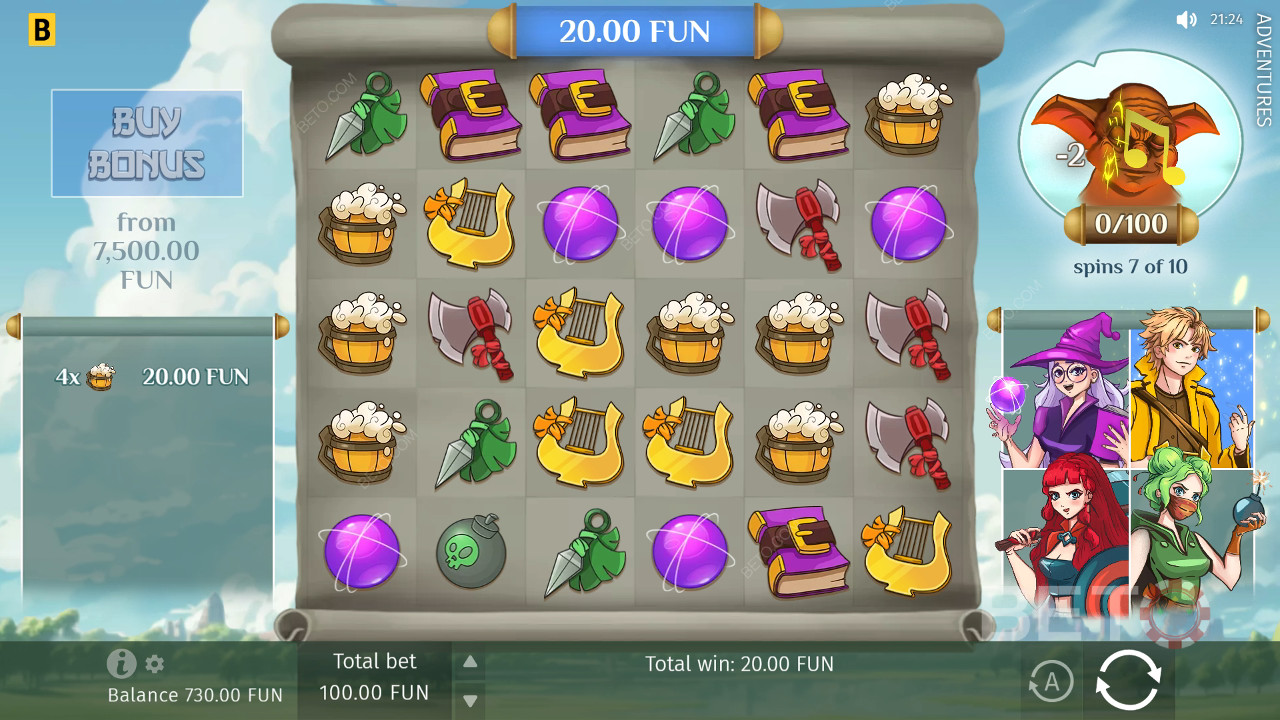Open settings via the gear icon
This screenshot has width=1280, height=720.
tap(154, 664)
